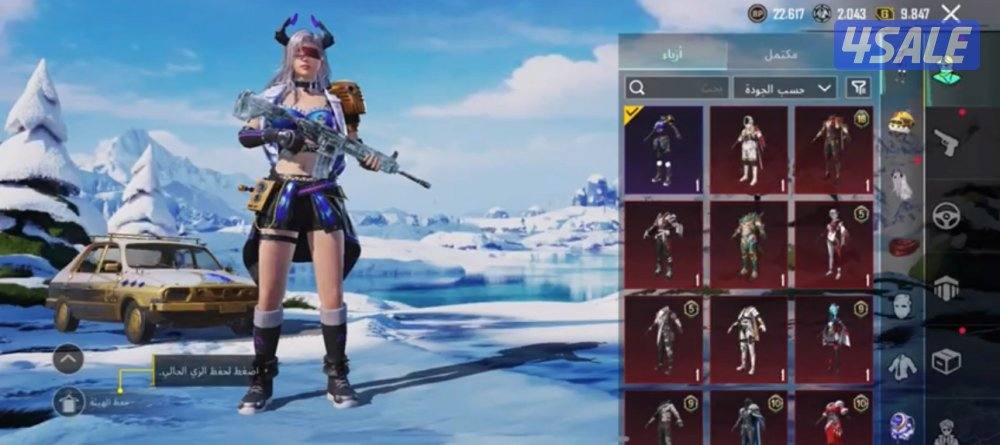The height and width of the screenshot is (445, 1000).
Task: Expand the up-arrow circle button
Action: pos(68,358)
